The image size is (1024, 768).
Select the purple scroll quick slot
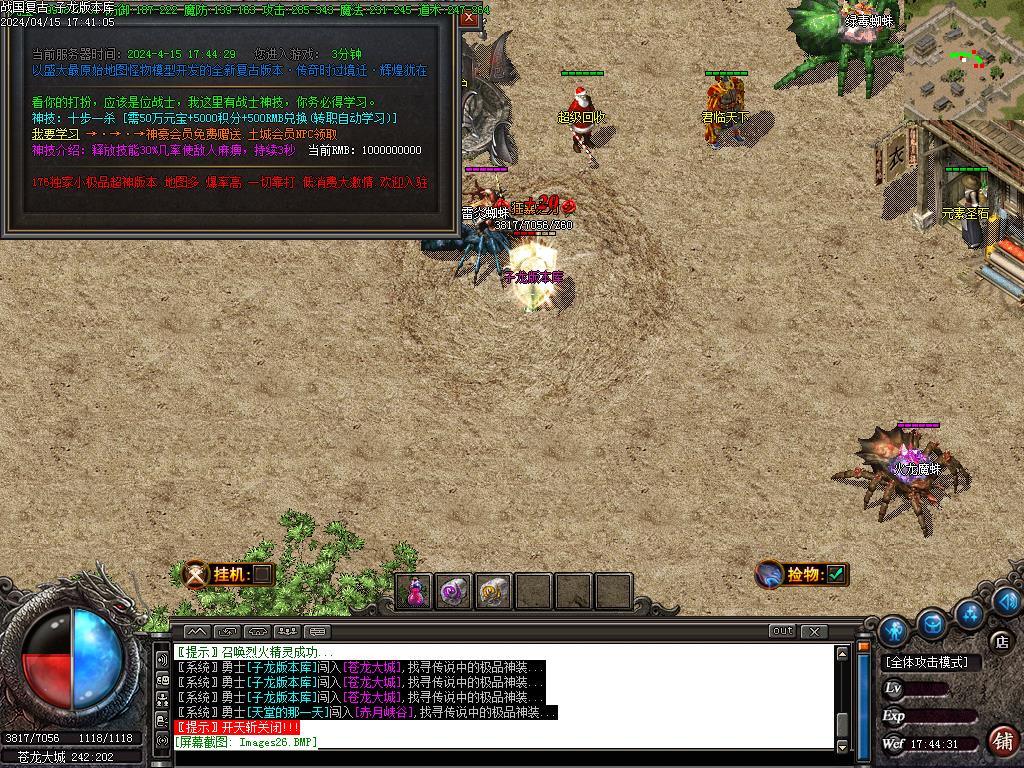coord(455,591)
